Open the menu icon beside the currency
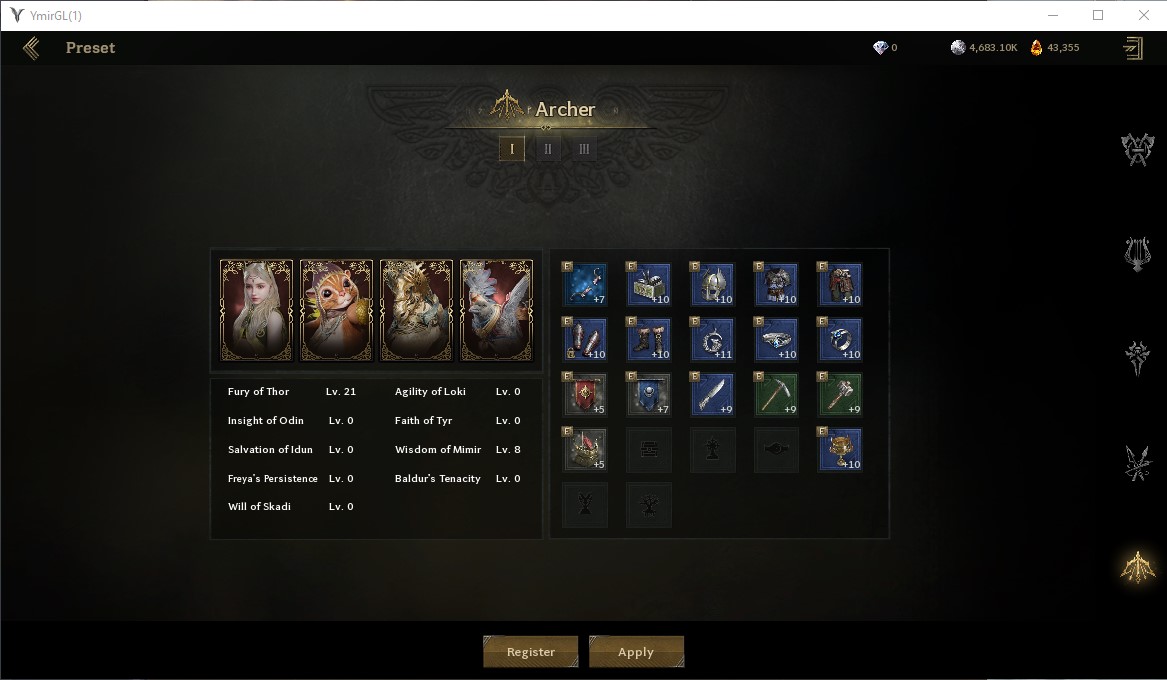Image resolution: width=1167 pixels, height=680 pixels. pyautogui.click(x=1133, y=48)
